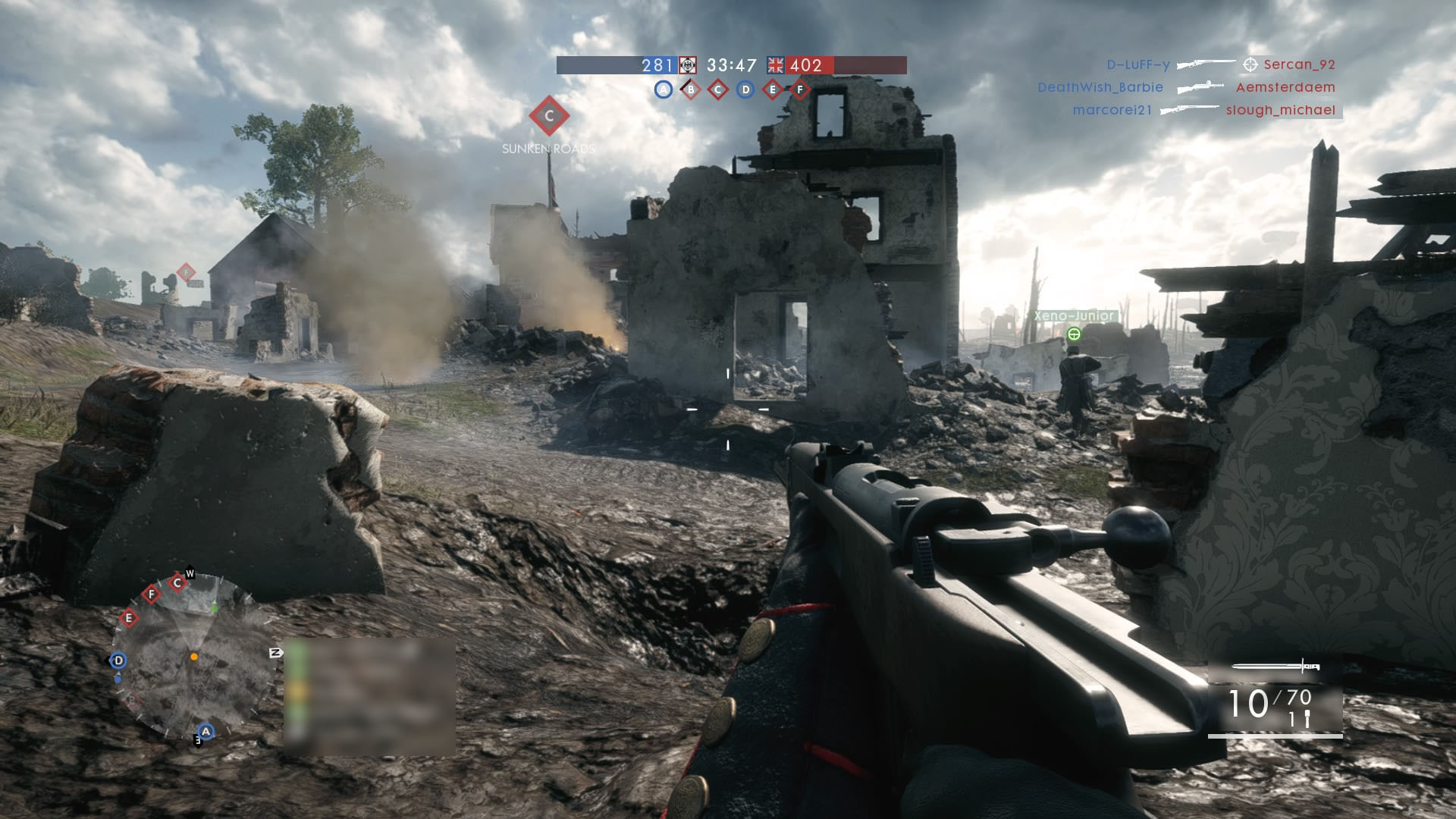Screen dimensions: 1456x819
Task: Click the small distant F objective marker
Action: point(186,272)
